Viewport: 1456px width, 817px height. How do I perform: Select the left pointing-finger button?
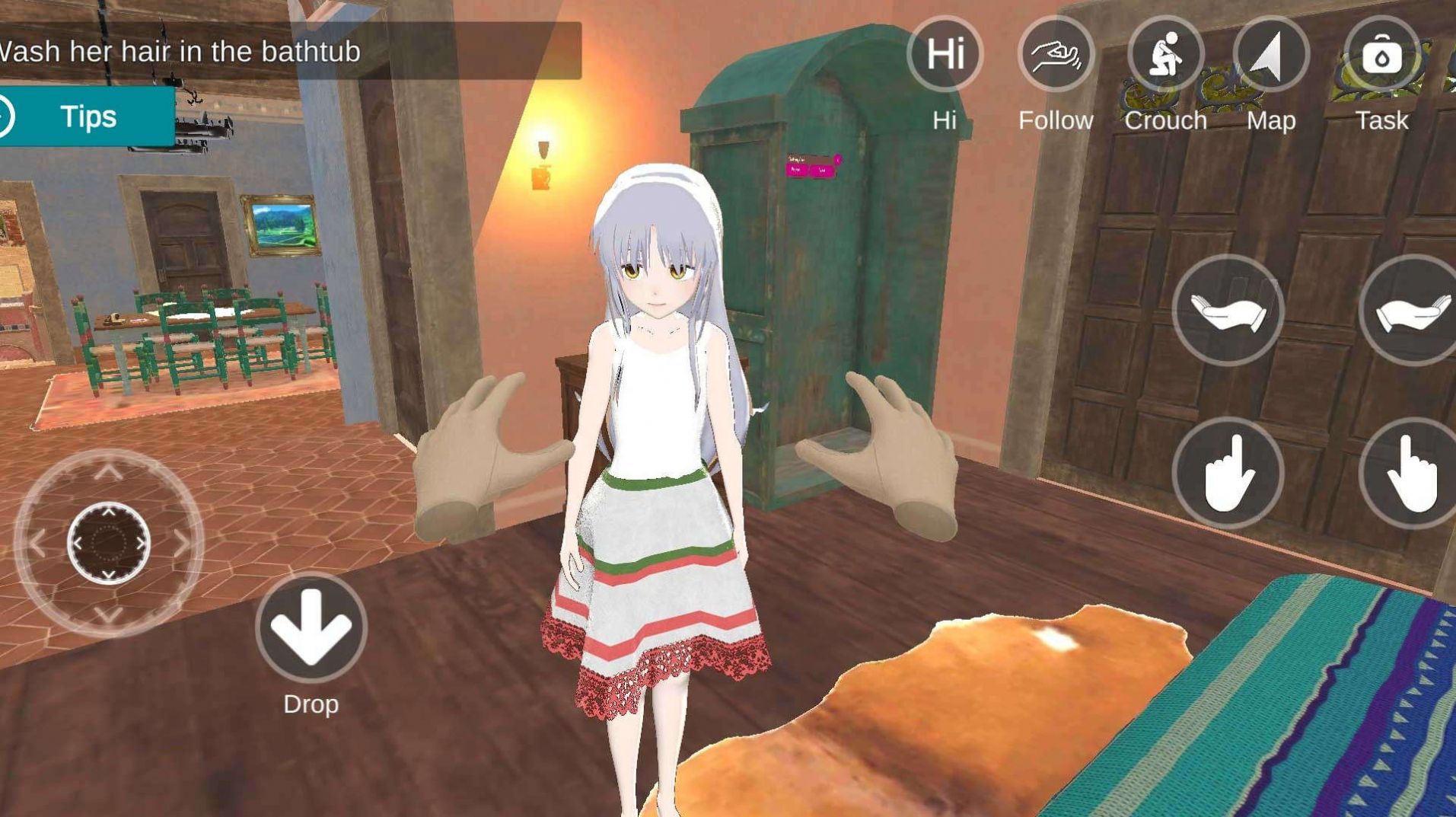[1228, 474]
